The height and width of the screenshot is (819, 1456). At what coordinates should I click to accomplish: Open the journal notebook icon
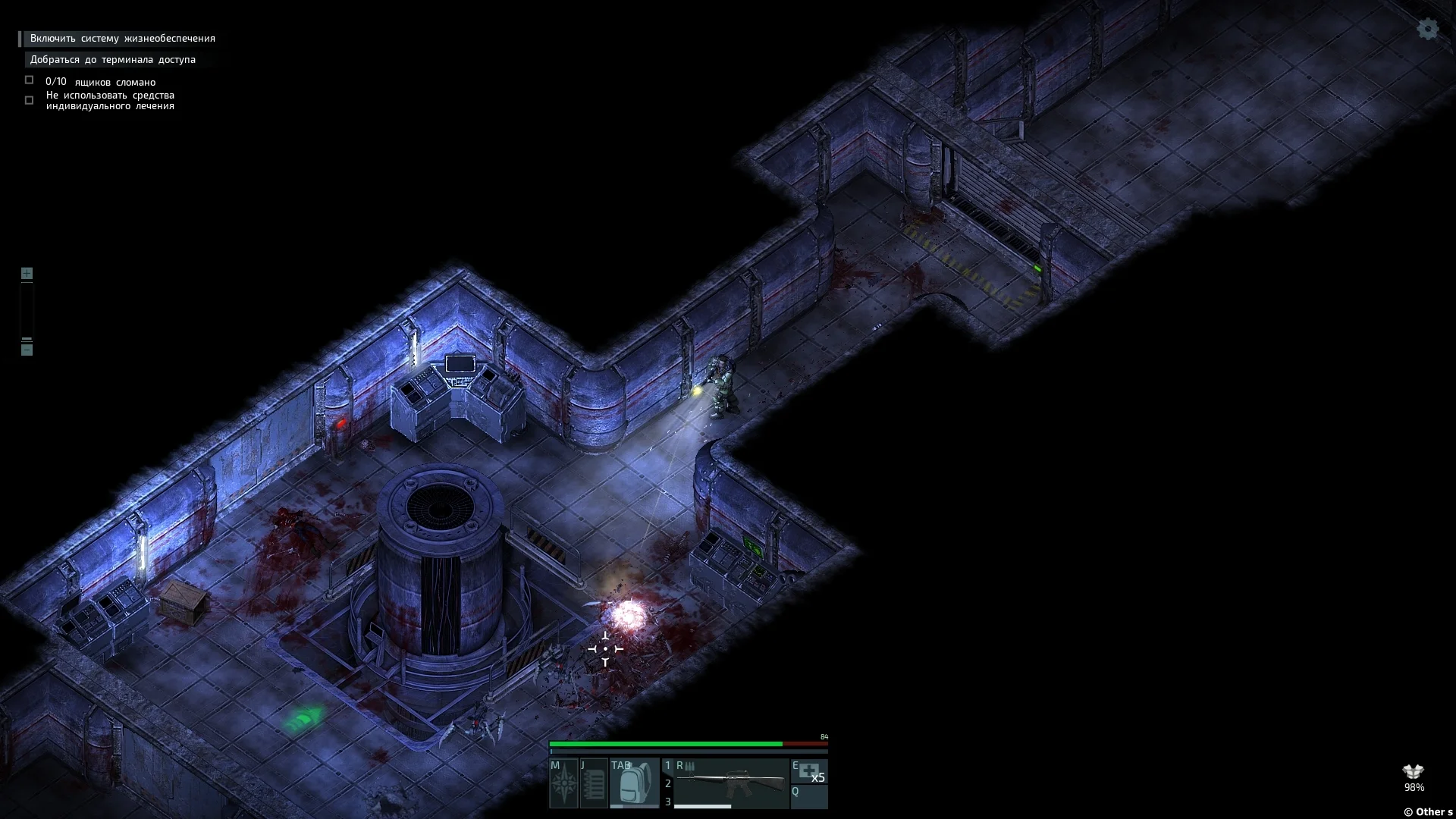(x=594, y=783)
